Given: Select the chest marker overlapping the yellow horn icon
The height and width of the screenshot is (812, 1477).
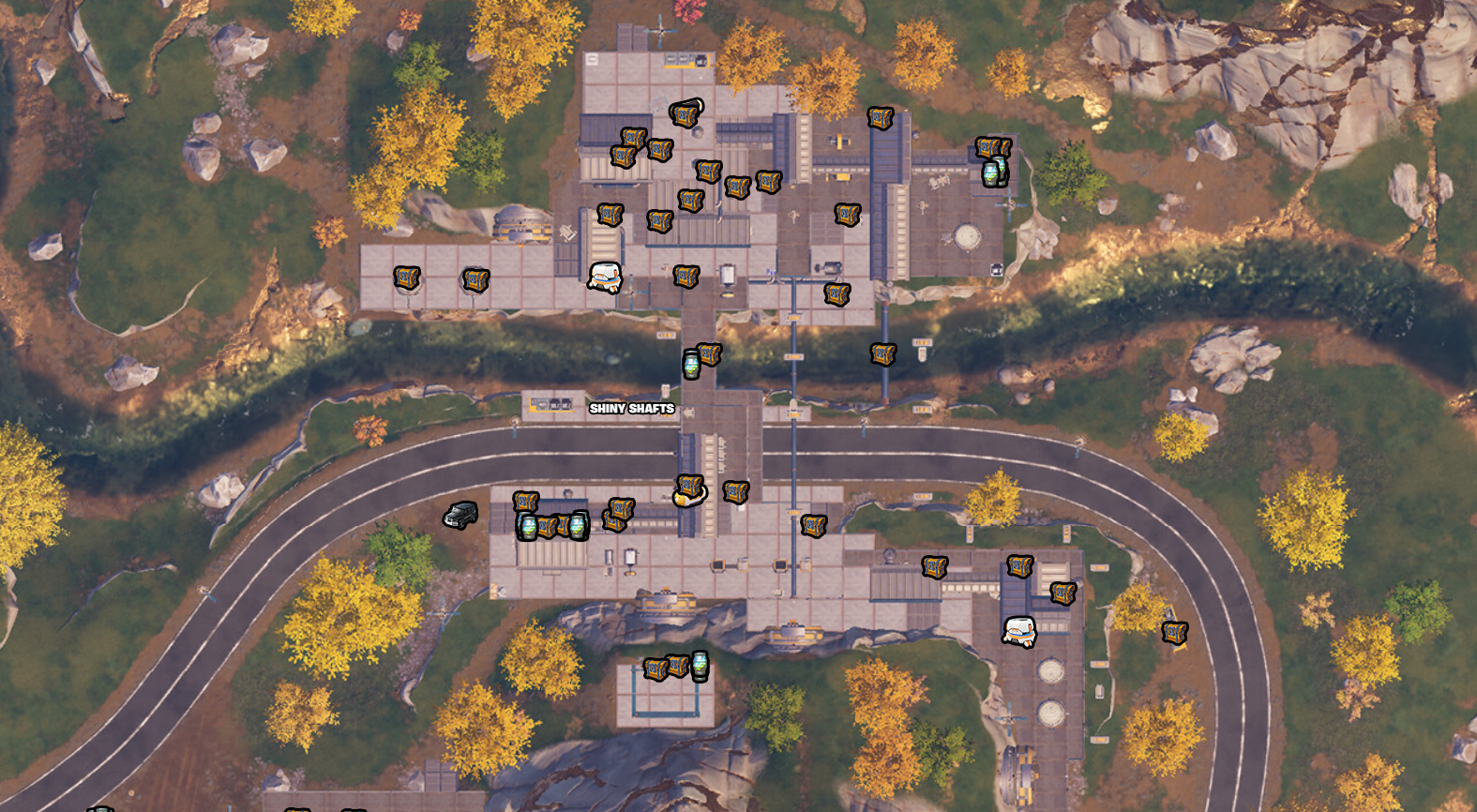Looking at the screenshot, I should click(690, 487).
